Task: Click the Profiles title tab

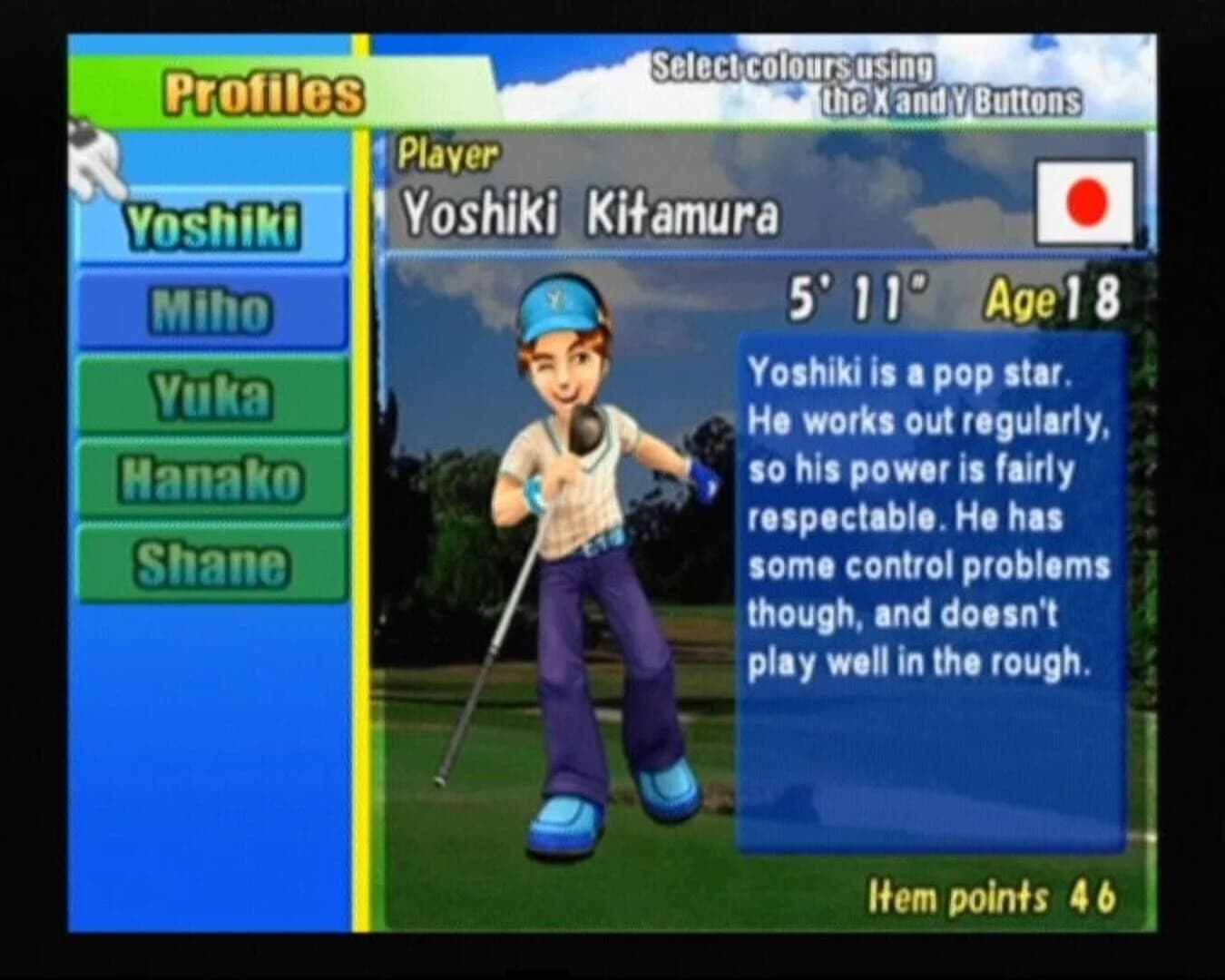Action: tap(263, 91)
